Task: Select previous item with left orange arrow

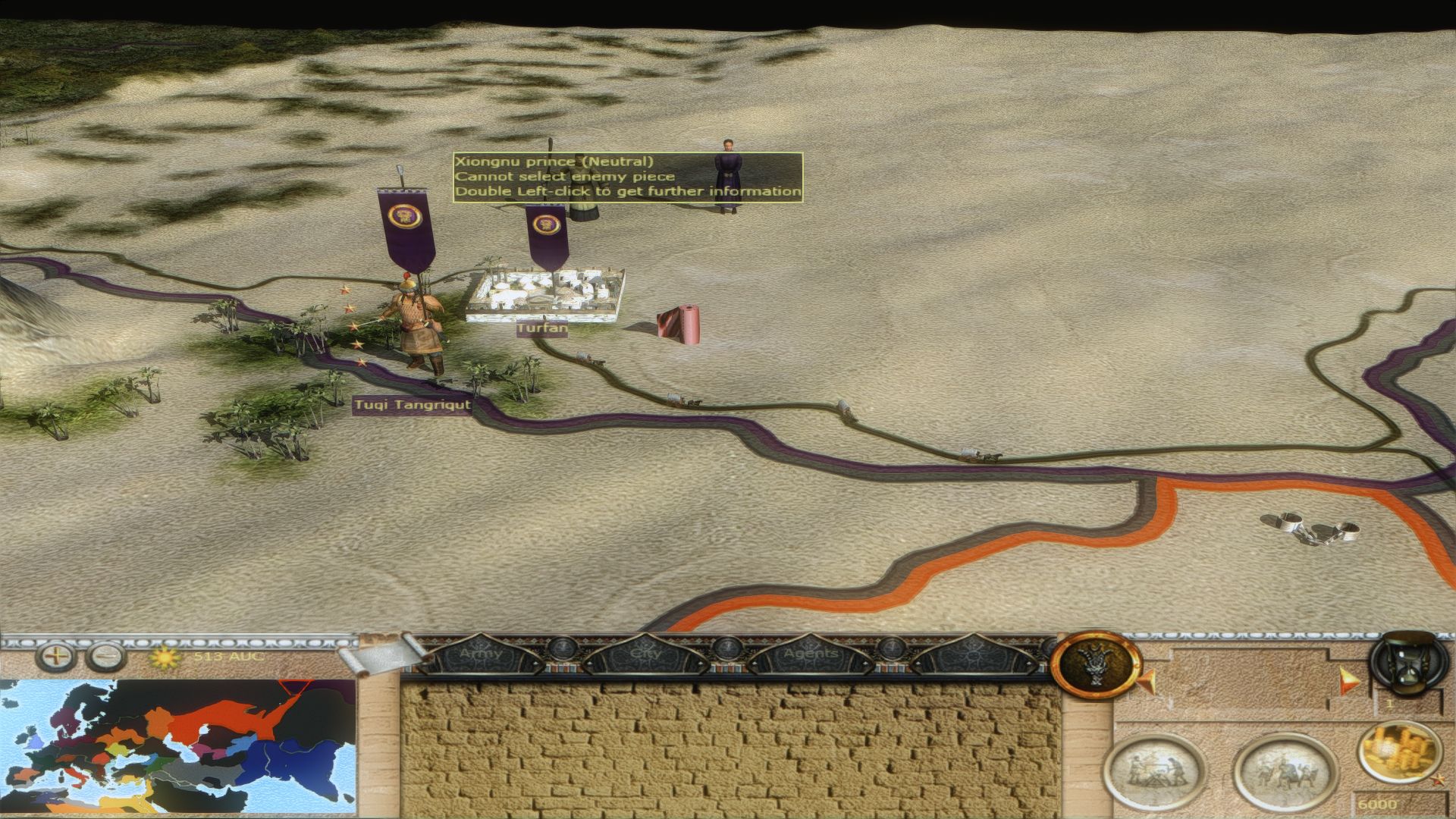Action: 1145,679
